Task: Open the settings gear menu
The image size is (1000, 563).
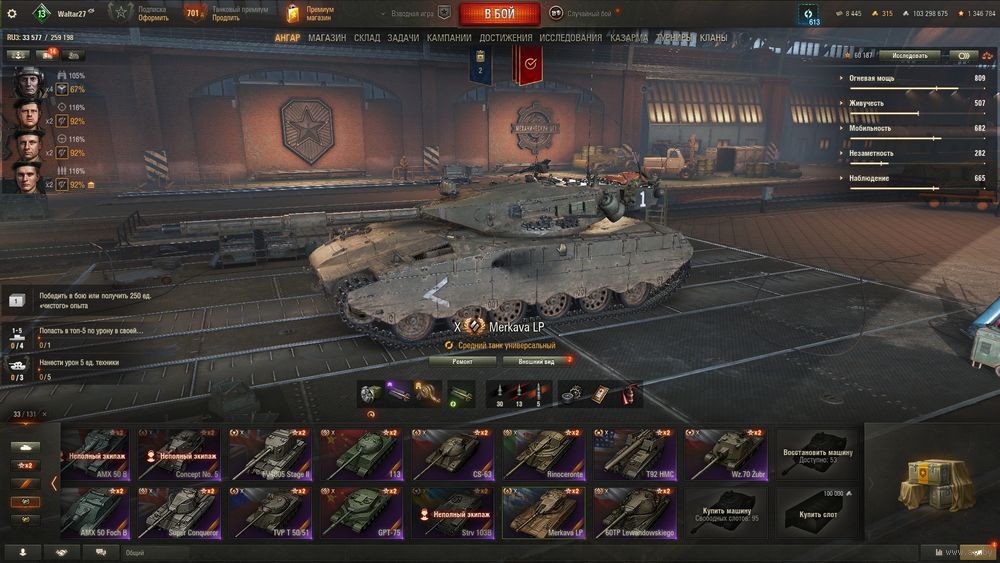Action: click(12, 13)
